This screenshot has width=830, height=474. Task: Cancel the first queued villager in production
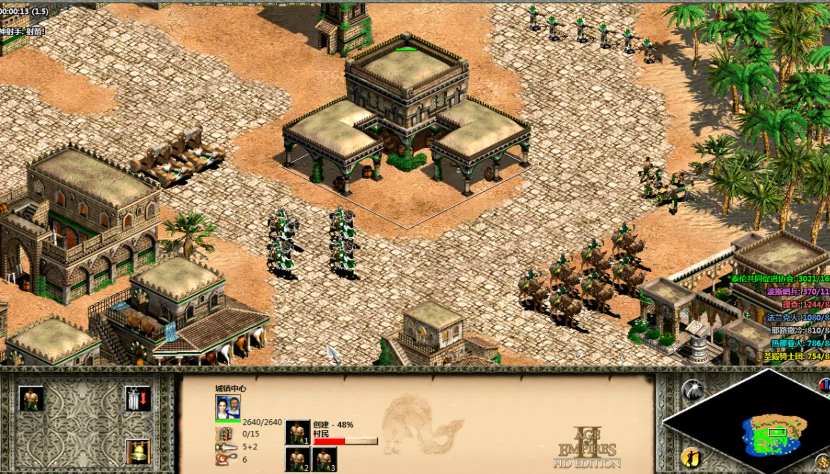(297, 432)
